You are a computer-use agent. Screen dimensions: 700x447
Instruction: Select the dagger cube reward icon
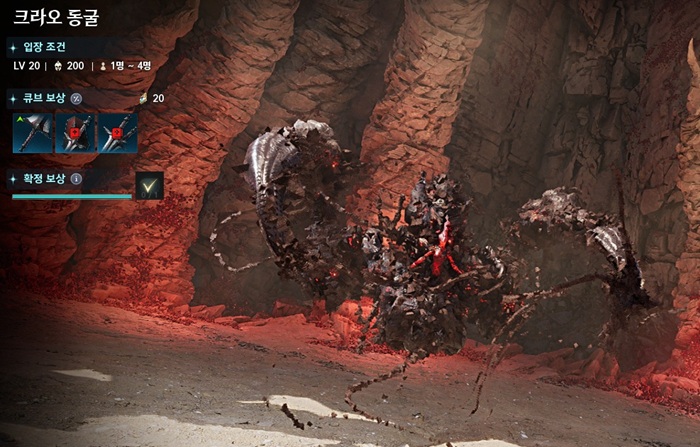117,132
